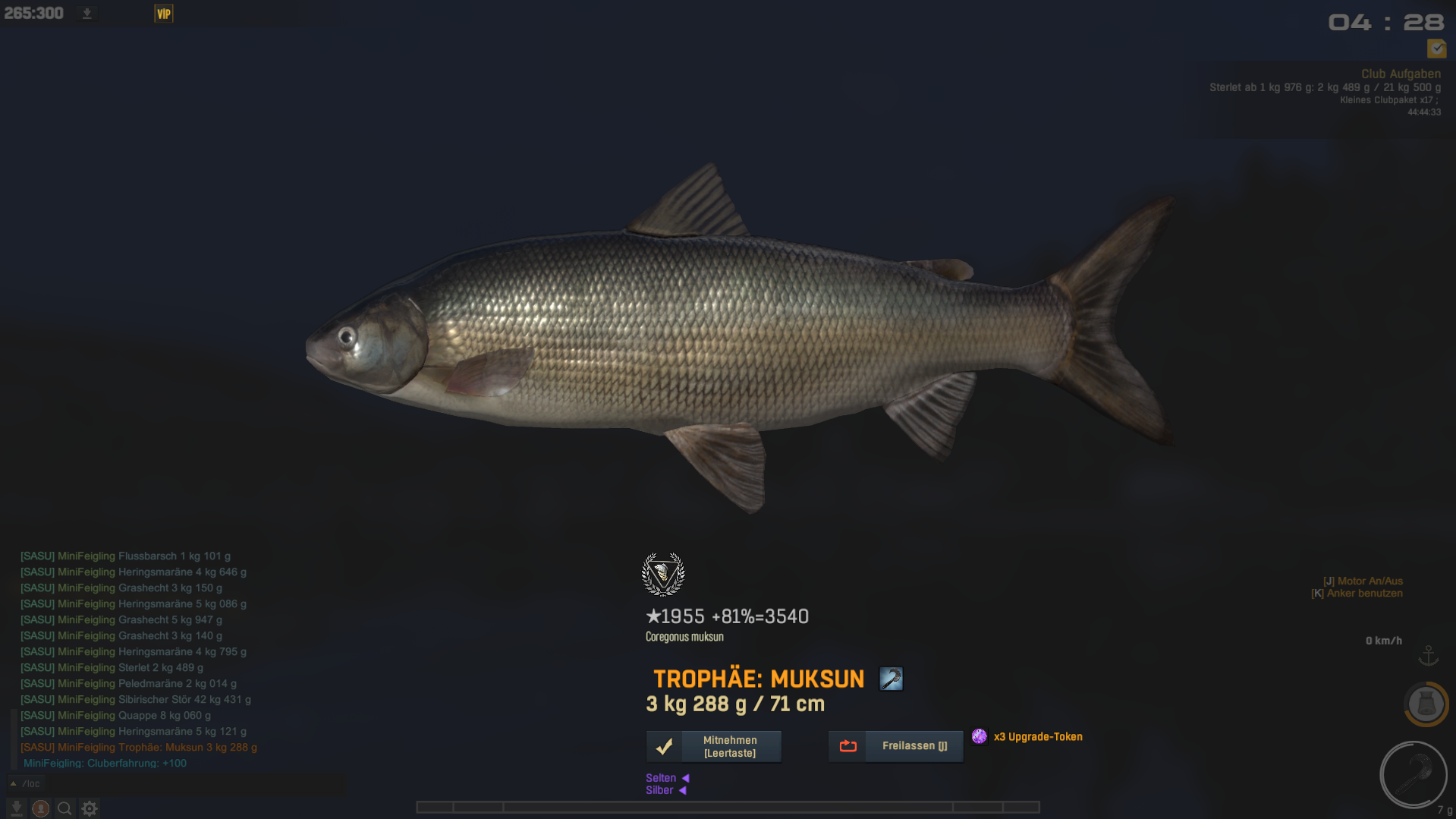
Task: Toggle the Club Aufgaben checkbox icon
Action: click(x=1436, y=49)
